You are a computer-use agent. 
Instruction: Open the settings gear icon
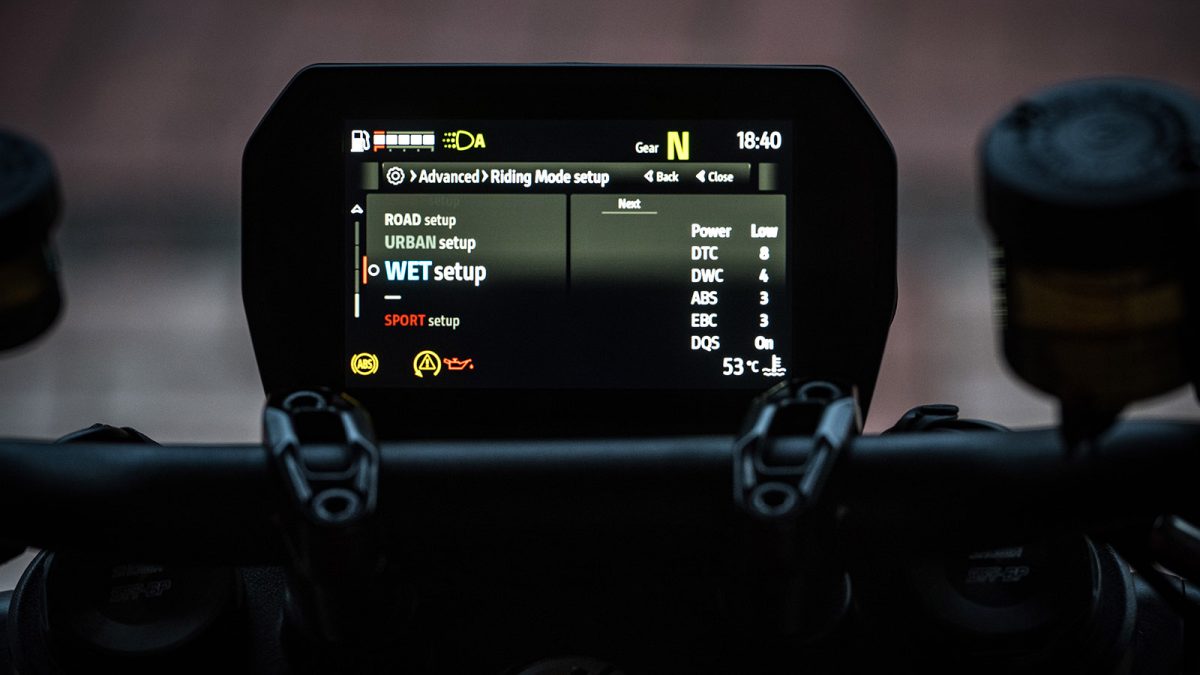coord(395,177)
